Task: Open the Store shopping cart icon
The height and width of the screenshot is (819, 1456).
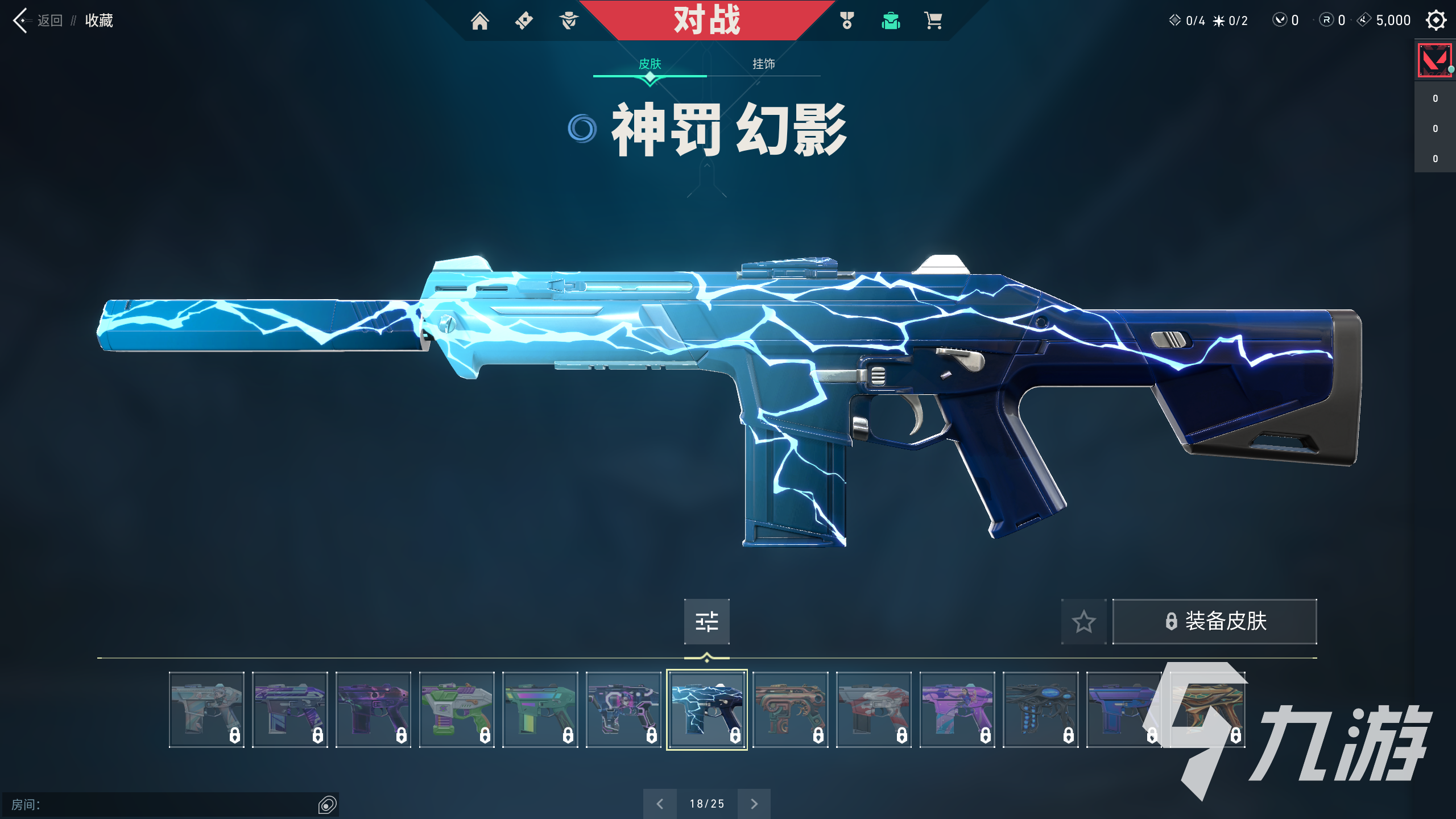Action: point(933,20)
